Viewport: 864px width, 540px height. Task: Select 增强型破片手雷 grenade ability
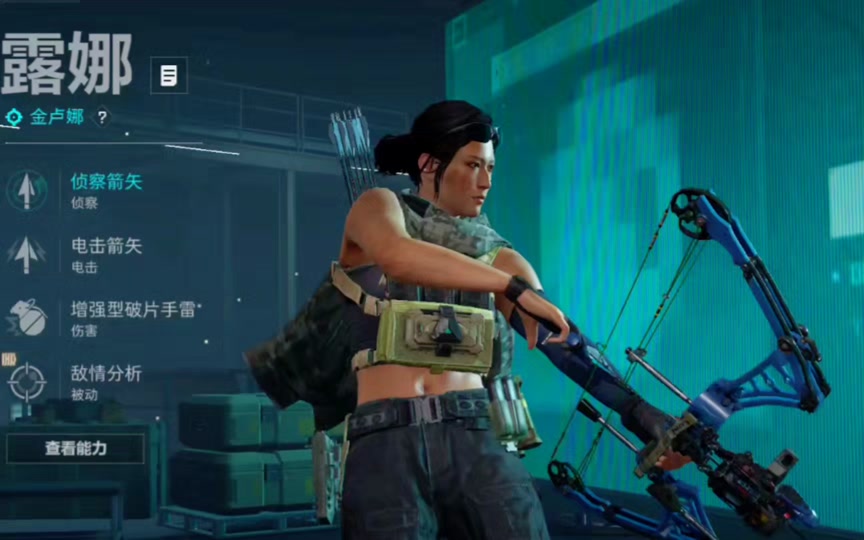point(130,315)
